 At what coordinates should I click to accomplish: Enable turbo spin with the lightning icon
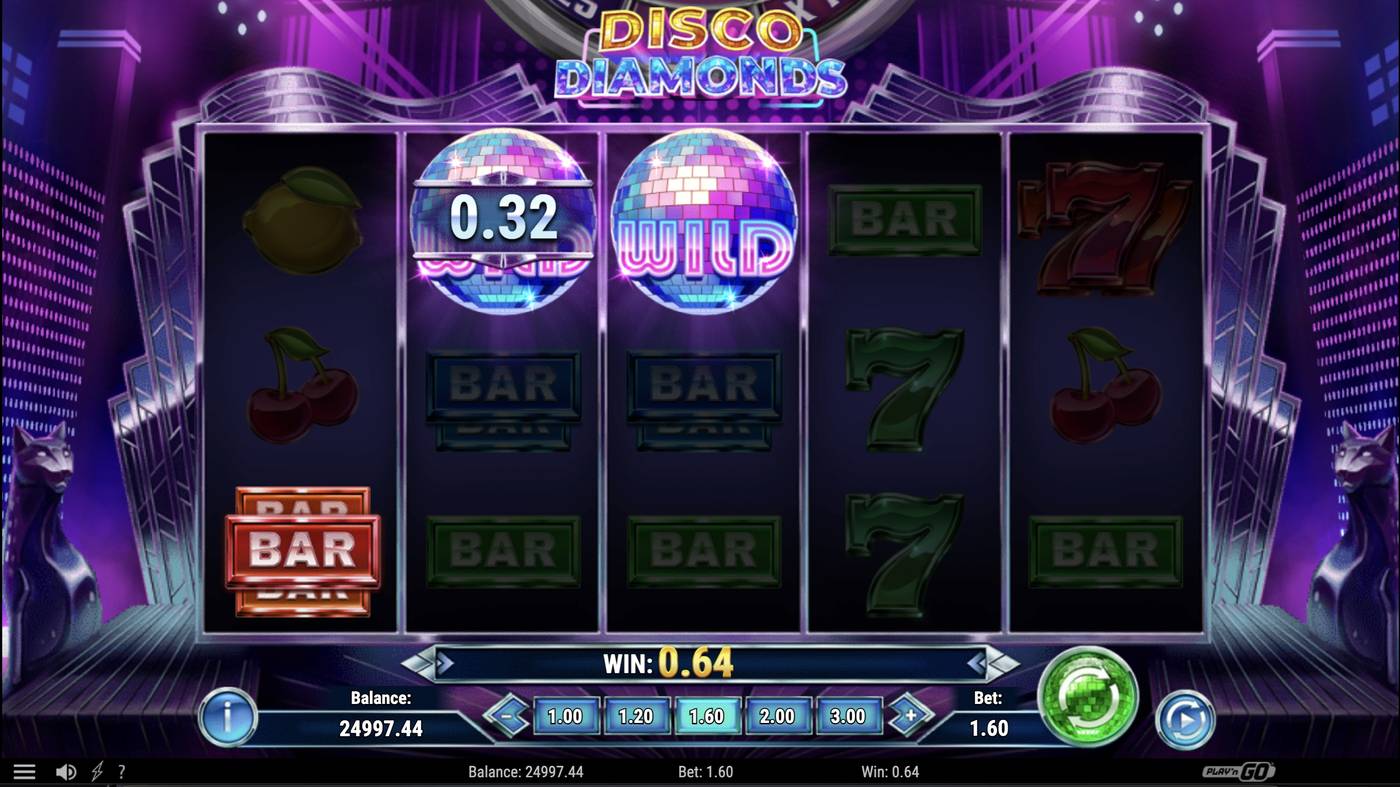[x=96, y=770]
